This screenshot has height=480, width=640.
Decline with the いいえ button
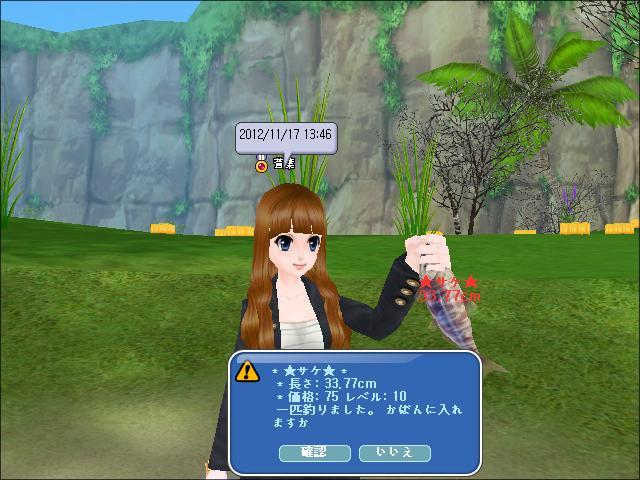coord(396,453)
